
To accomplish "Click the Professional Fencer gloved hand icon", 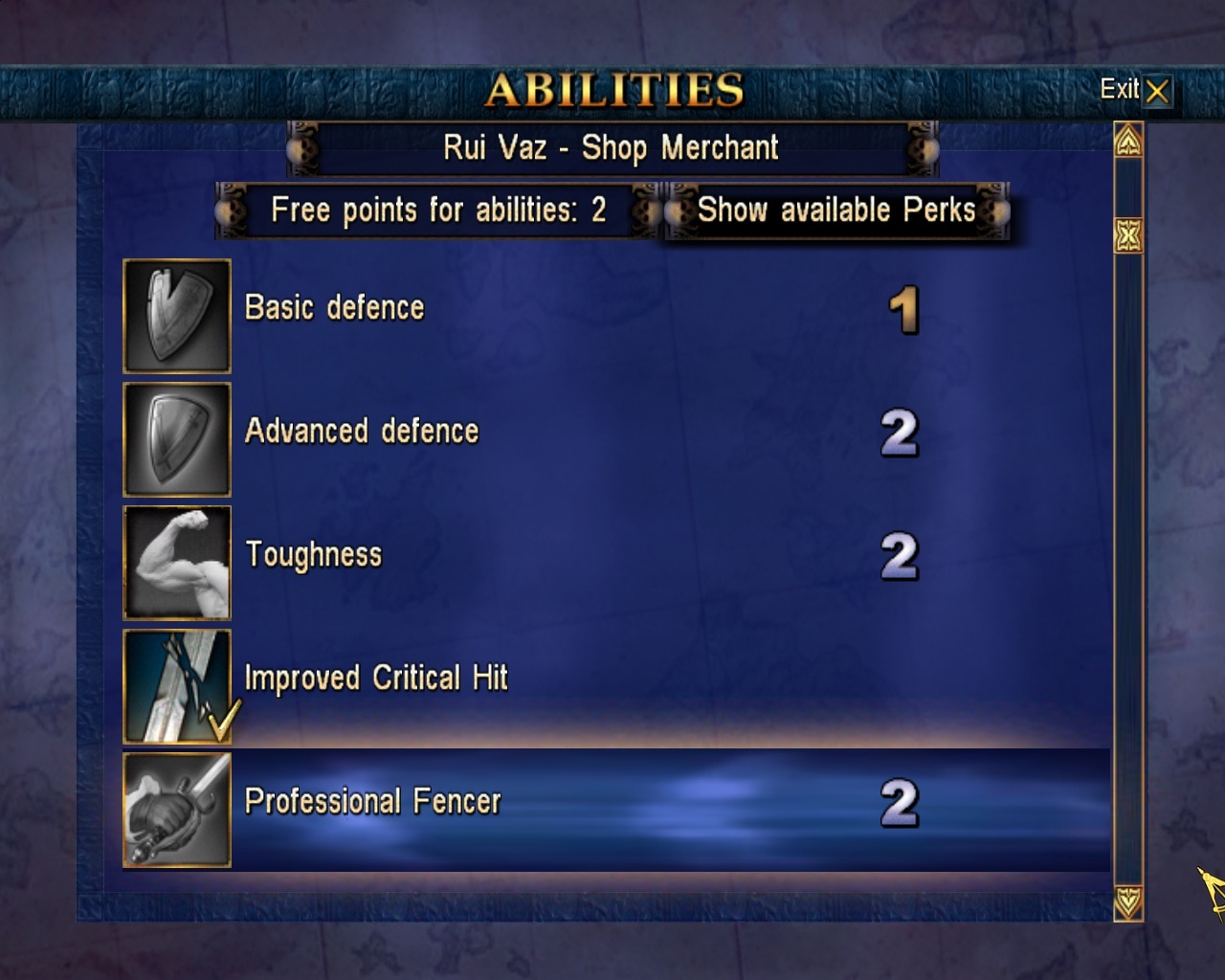I will (x=177, y=810).
